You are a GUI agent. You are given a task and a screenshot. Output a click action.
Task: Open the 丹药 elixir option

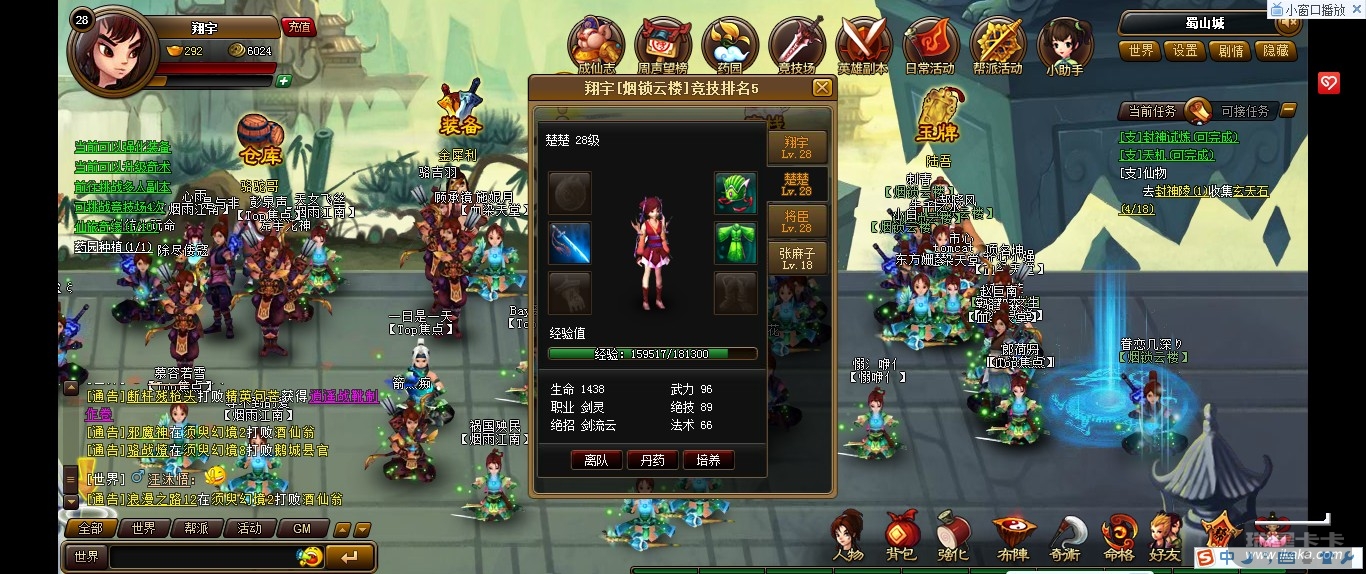pos(652,460)
